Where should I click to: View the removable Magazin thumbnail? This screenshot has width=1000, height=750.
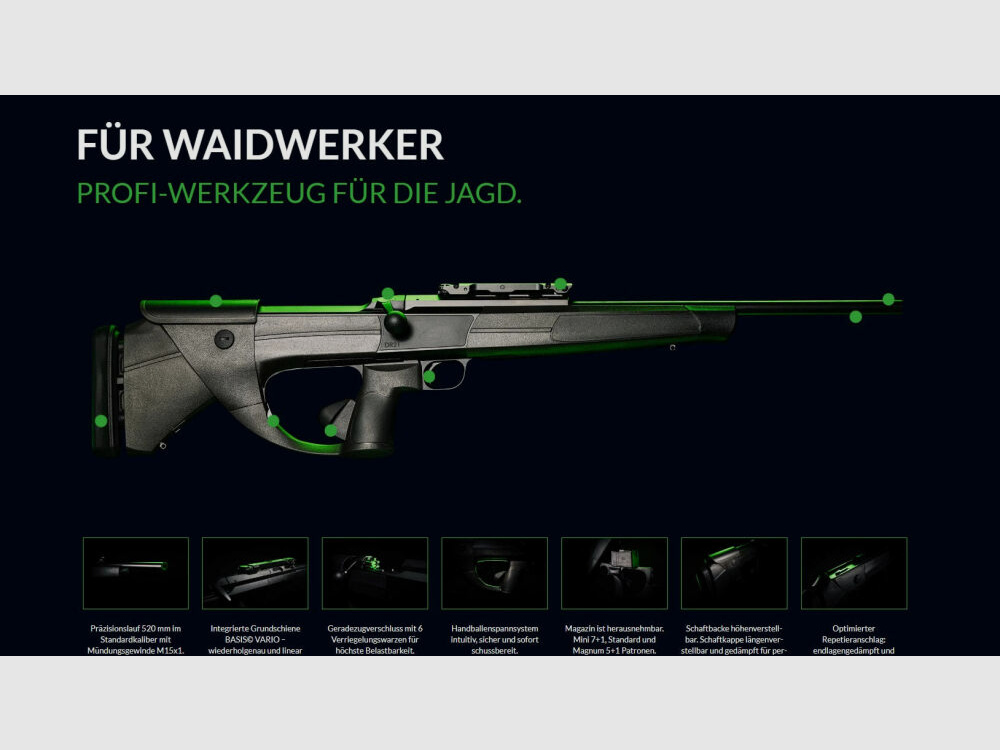[614, 573]
